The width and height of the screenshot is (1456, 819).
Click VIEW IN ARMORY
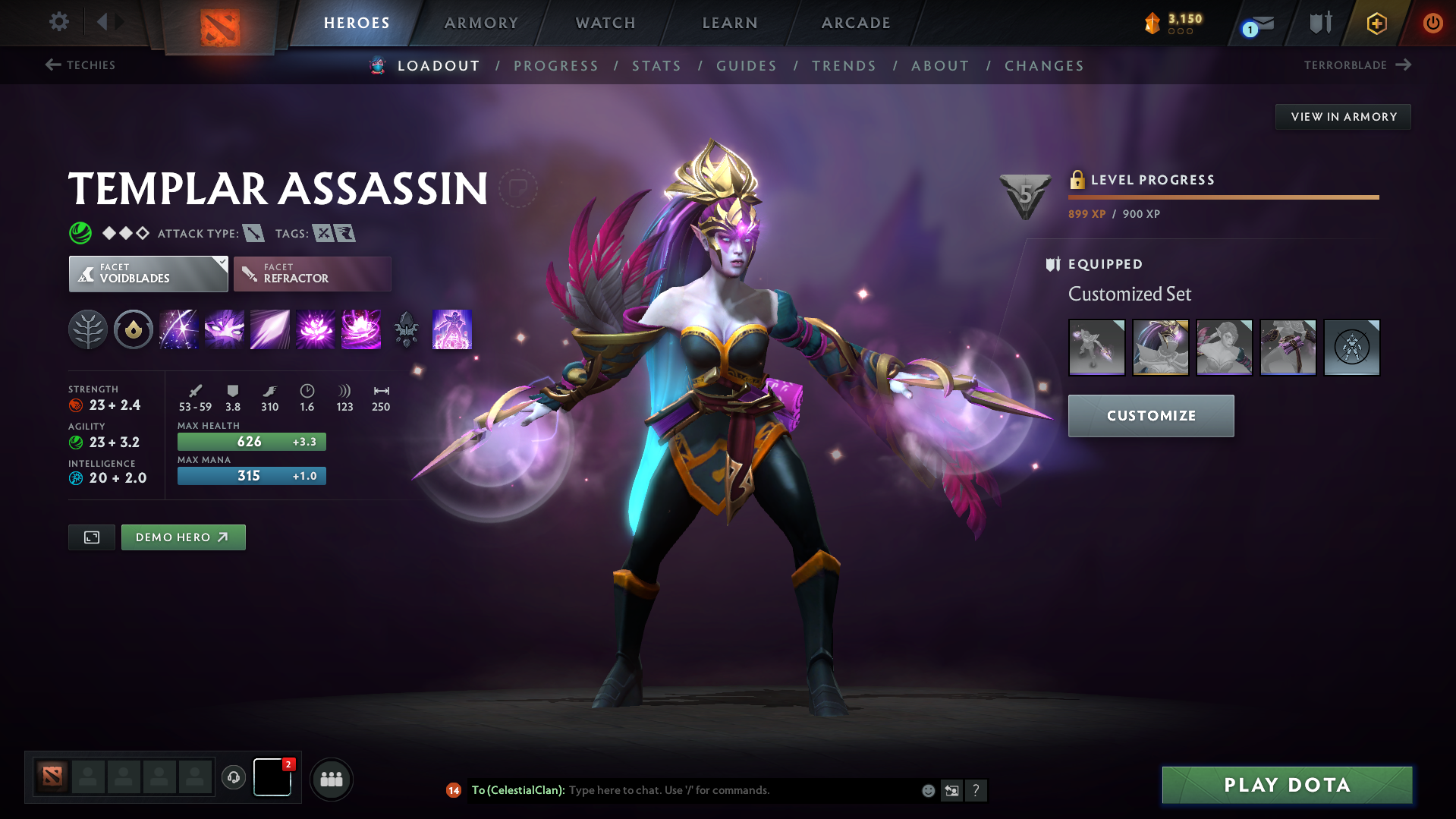click(1343, 116)
